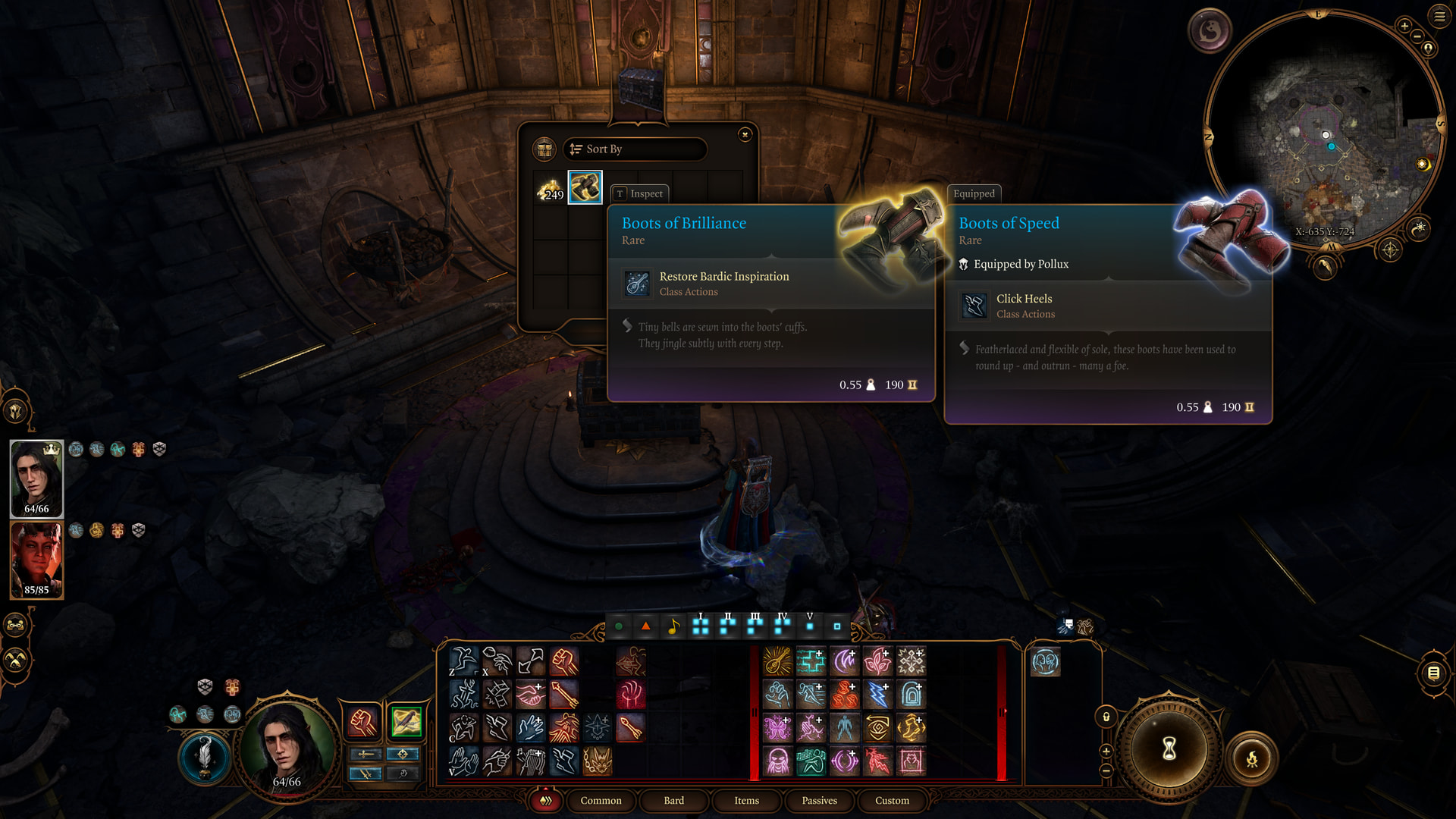Open the Sort By dropdown

[635, 149]
